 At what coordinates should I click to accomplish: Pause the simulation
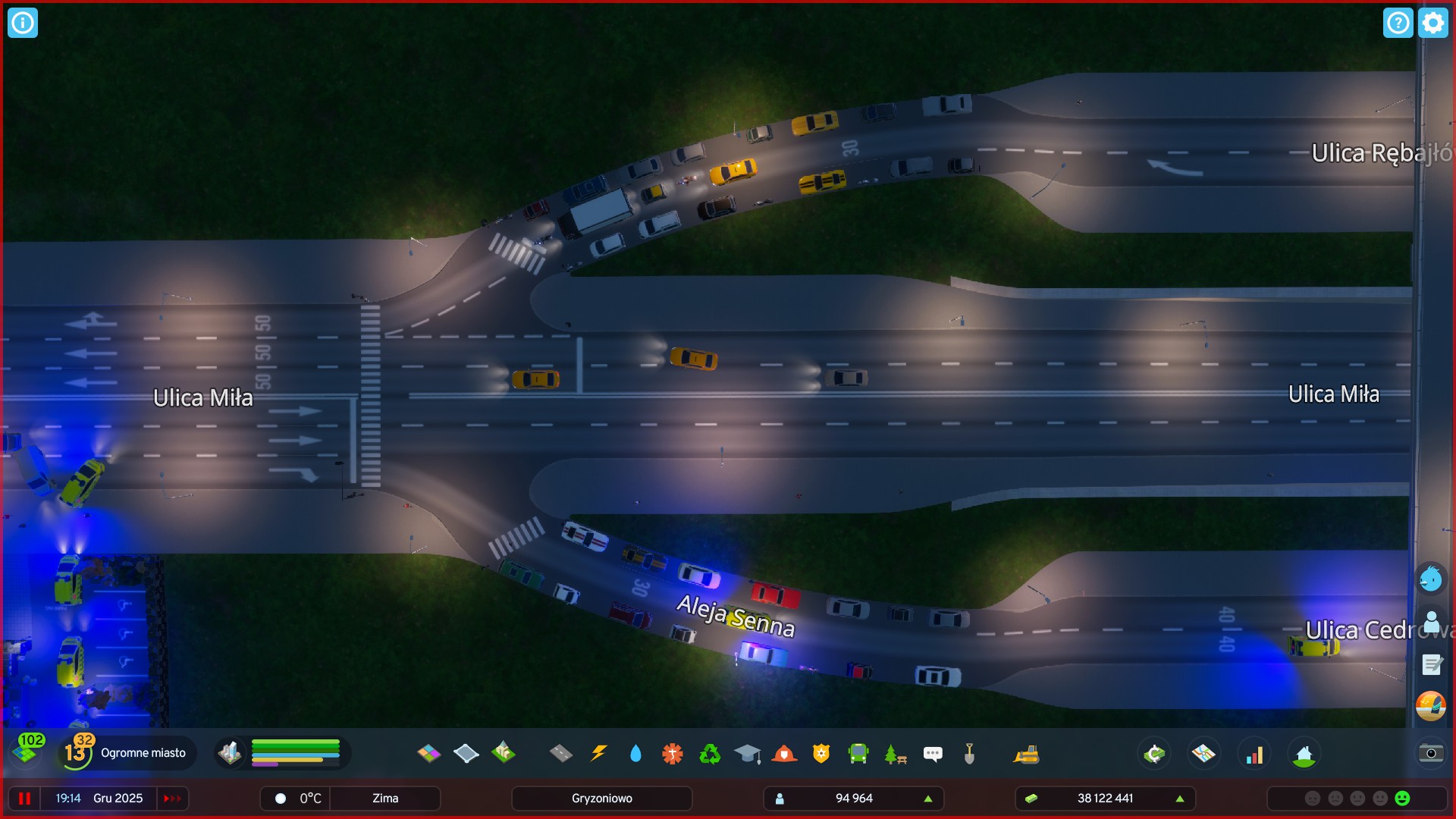(25, 798)
